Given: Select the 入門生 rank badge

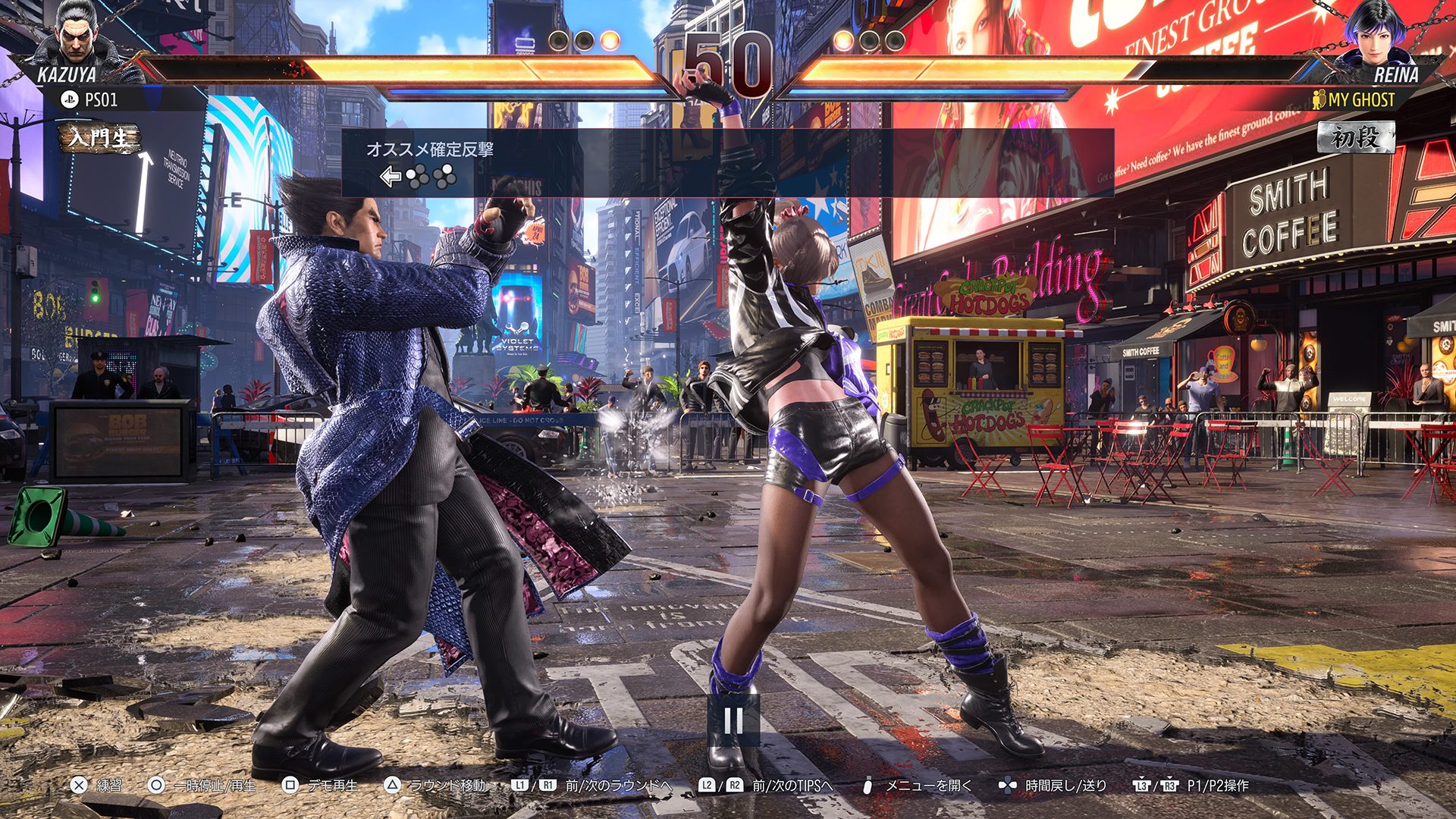Looking at the screenshot, I should click(100, 138).
